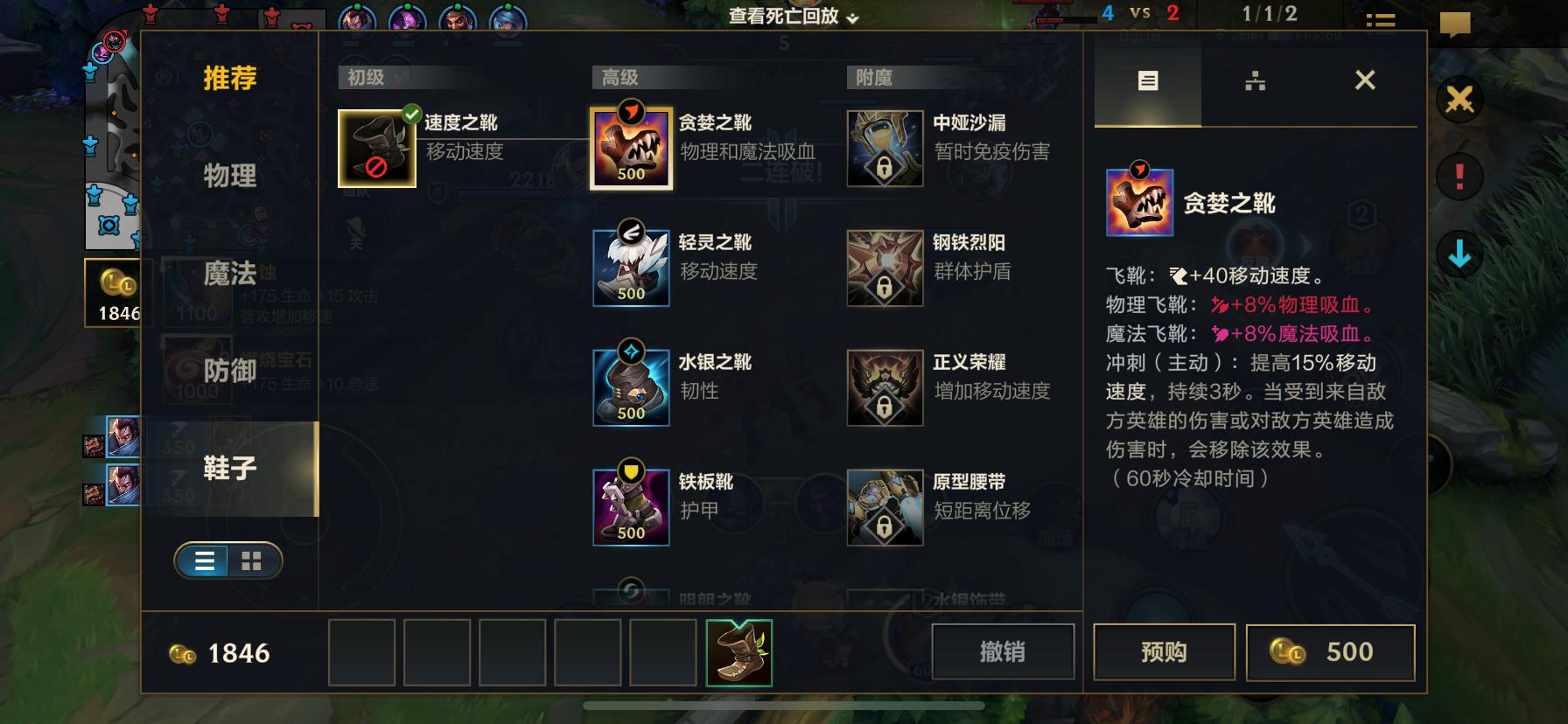Switch to list view layout
1568x724 pixels.
(203, 561)
